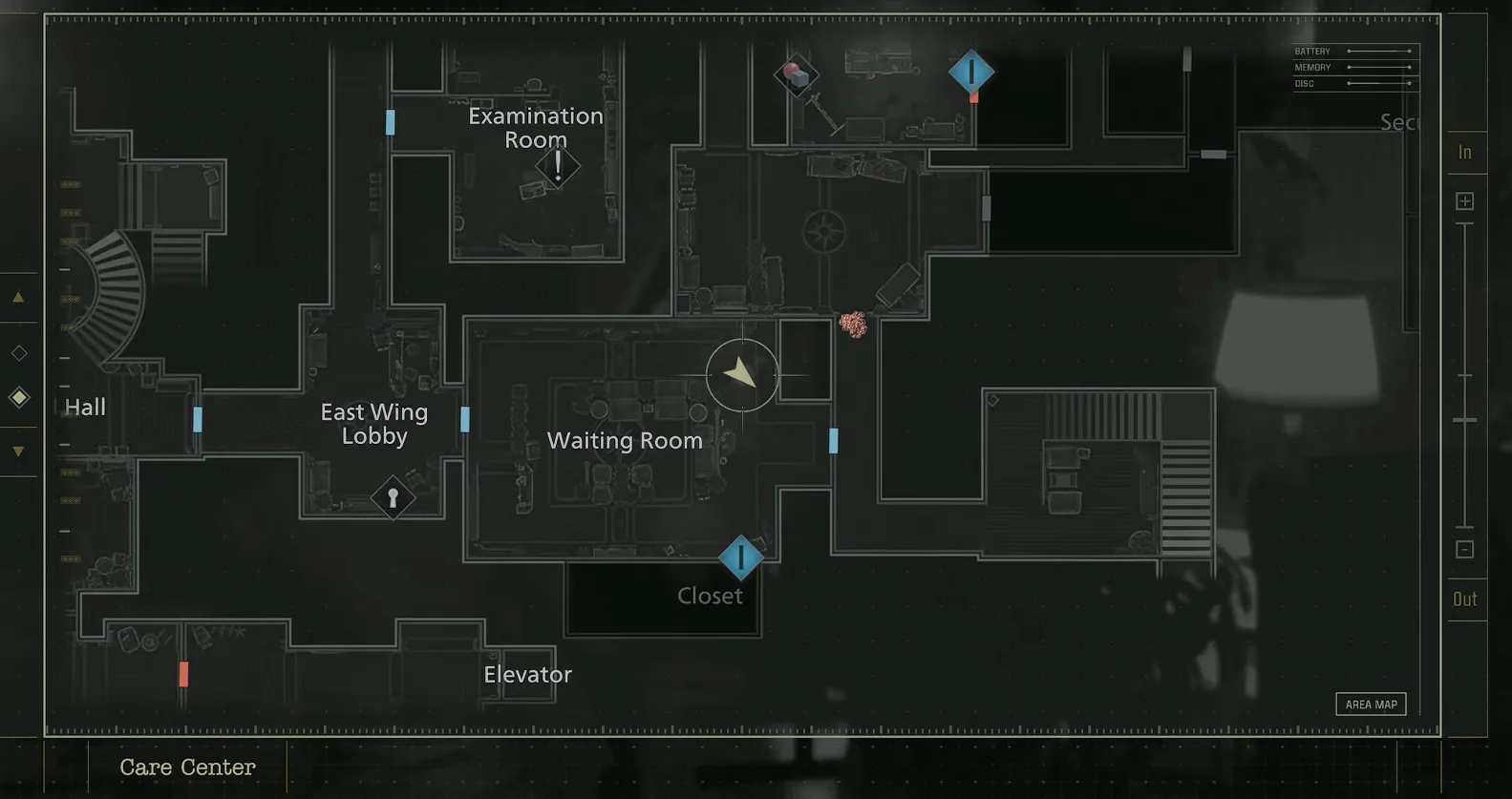The image size is (1512, 799).
Task: Click the BATTERY gauge in the status panel
Action: 1353,51
